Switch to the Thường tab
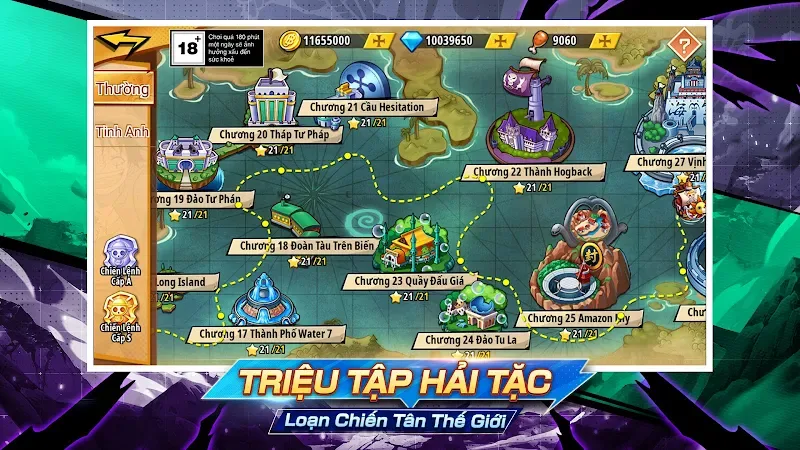 [122, 89]
